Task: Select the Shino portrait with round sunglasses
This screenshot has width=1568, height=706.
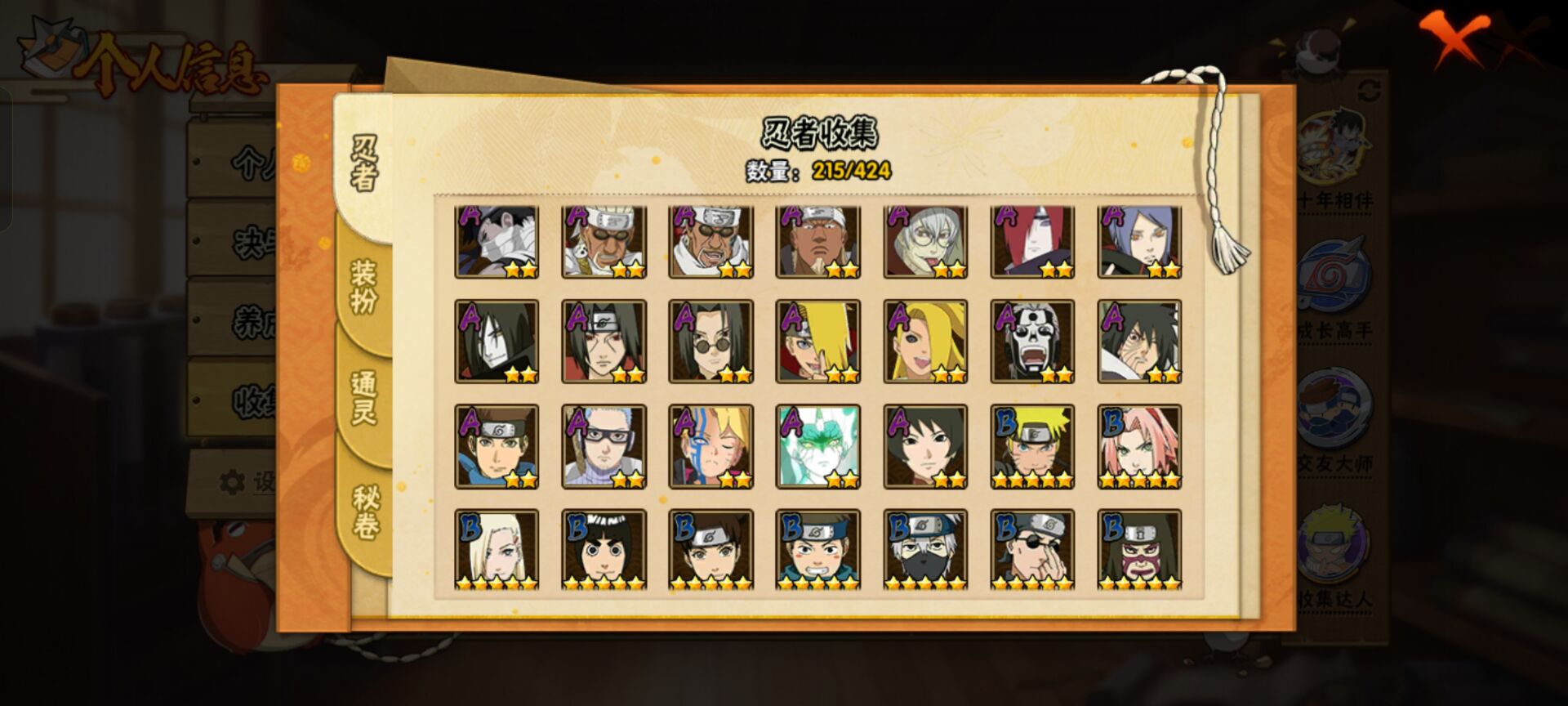Action: point(710,342)
